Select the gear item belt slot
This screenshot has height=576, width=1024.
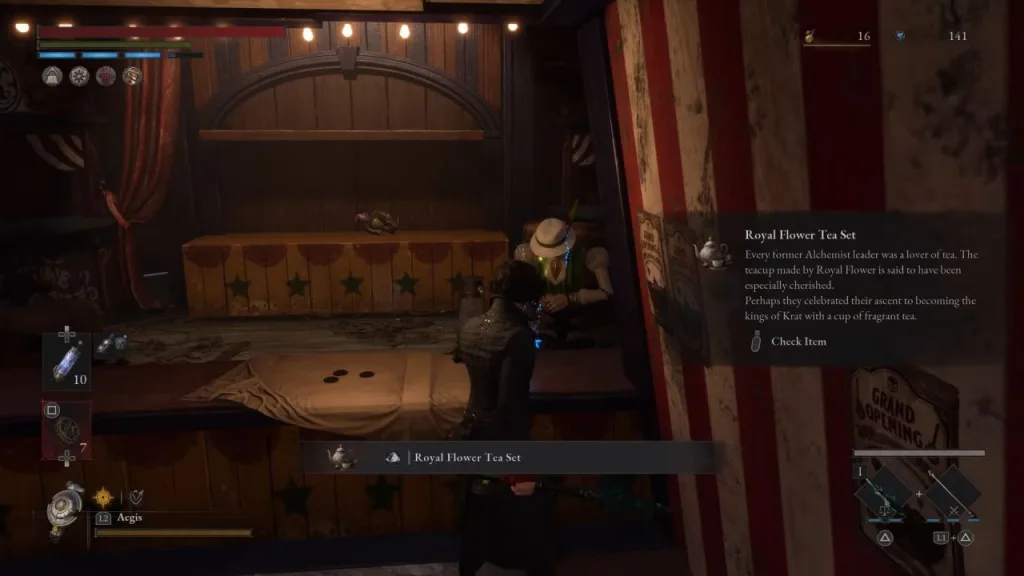pyautogui.click(x=66, y=428)
